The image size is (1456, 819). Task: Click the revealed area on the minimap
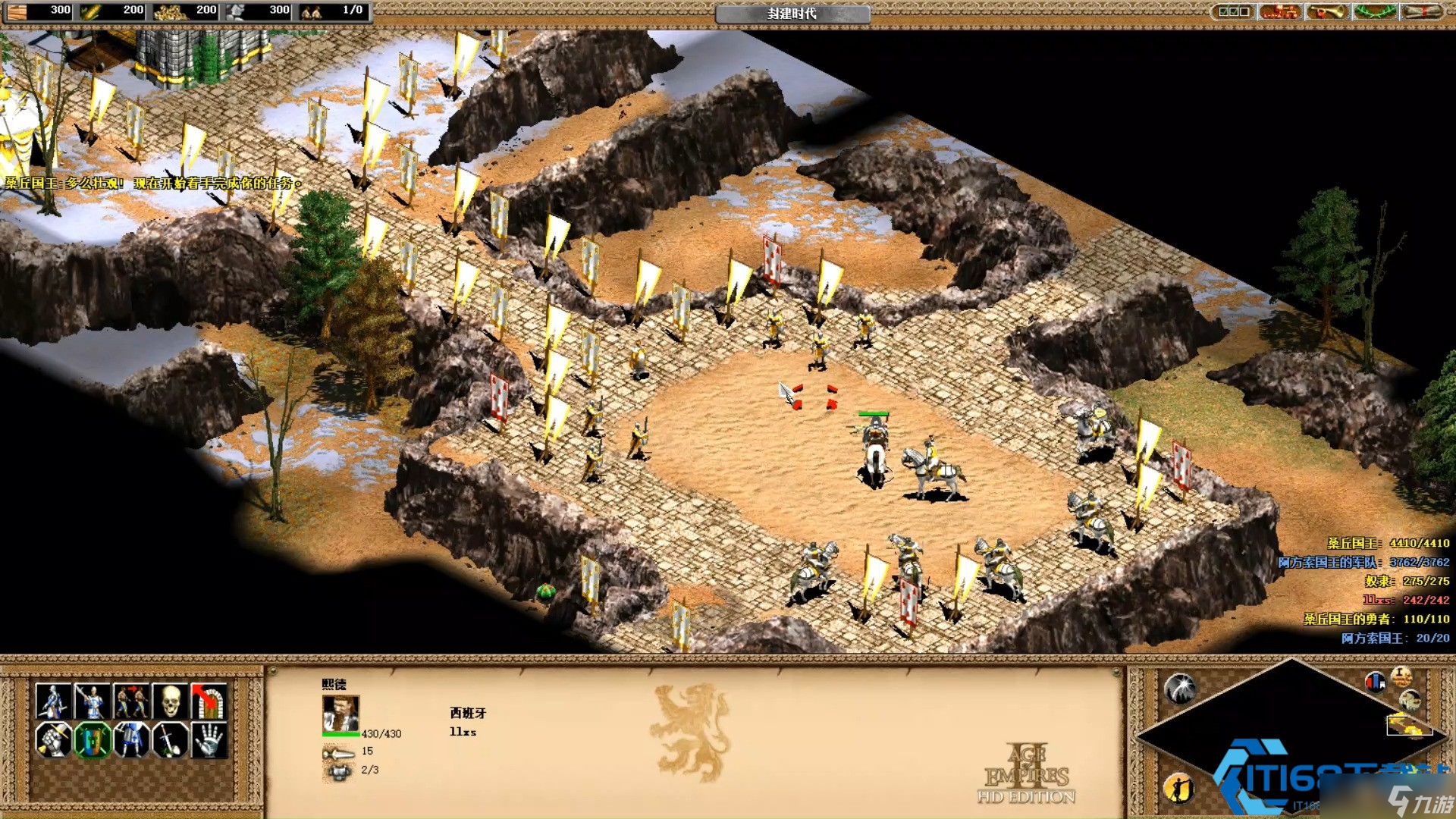coord(1407,725)
